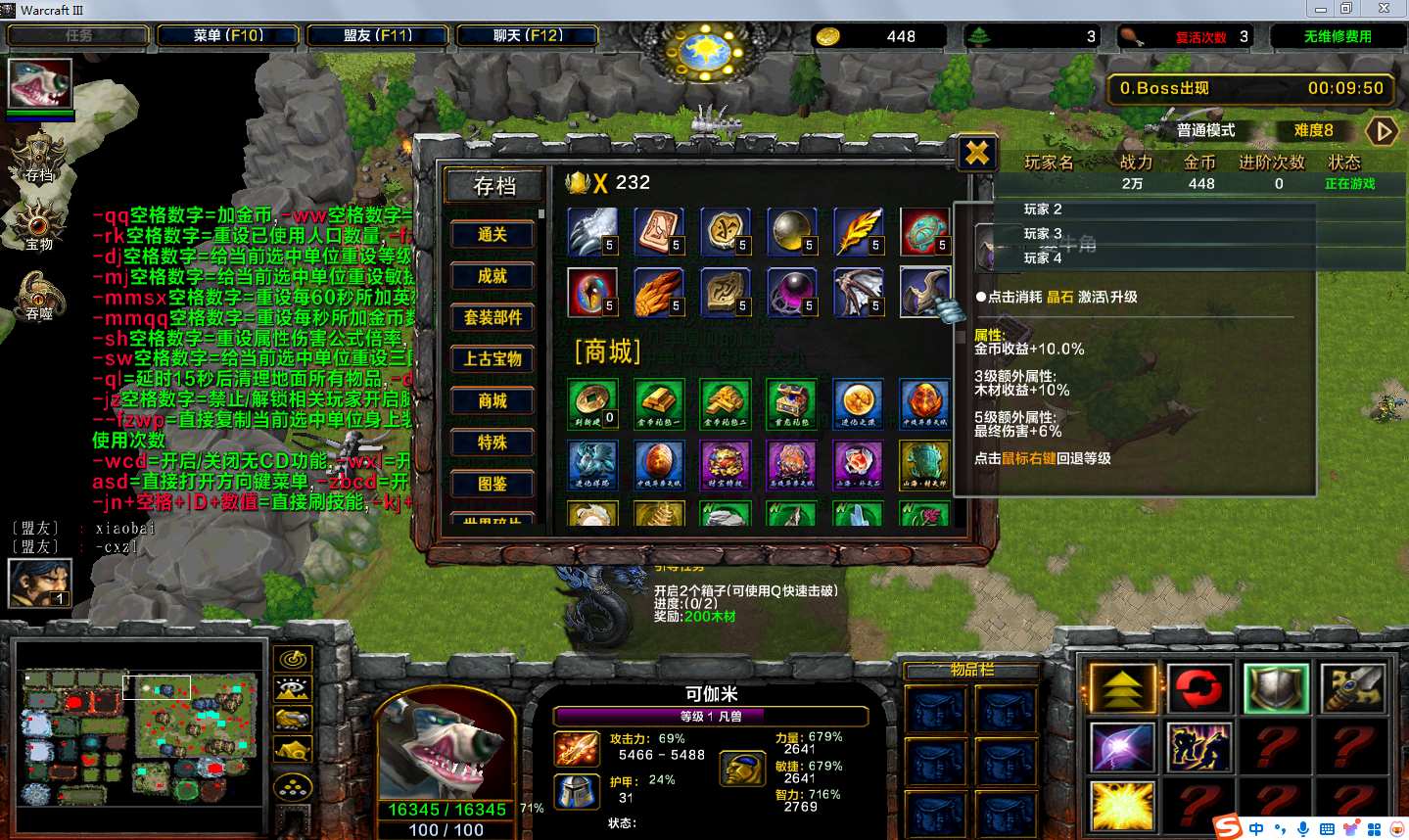Switch to the 通关 tab
The height and width of the screenshot is (840, 1409).
[x=492, y=235]
